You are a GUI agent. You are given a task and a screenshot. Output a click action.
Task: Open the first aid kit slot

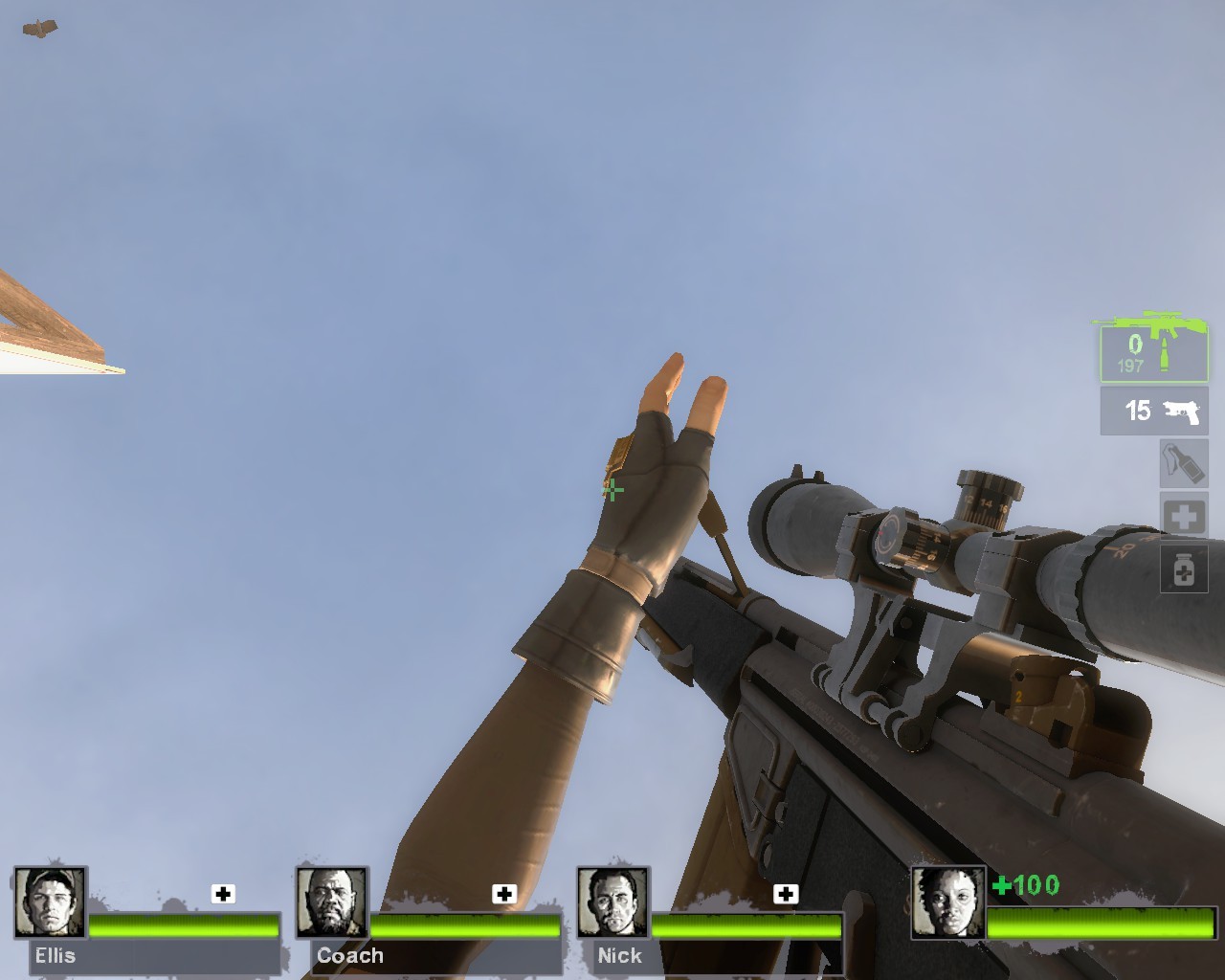point(1184,516)
